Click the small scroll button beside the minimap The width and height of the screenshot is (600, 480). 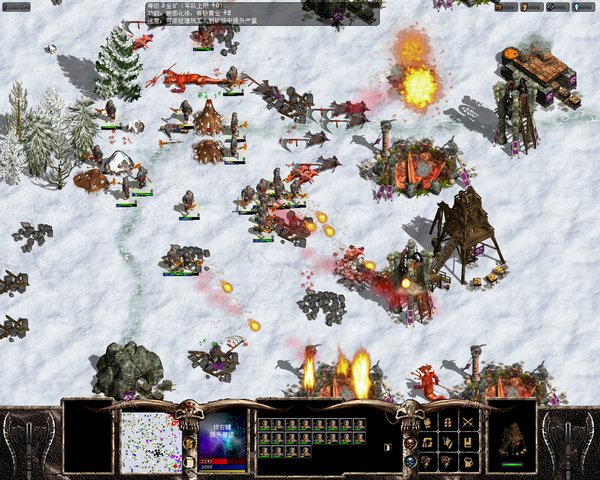[x=188, y=462]
